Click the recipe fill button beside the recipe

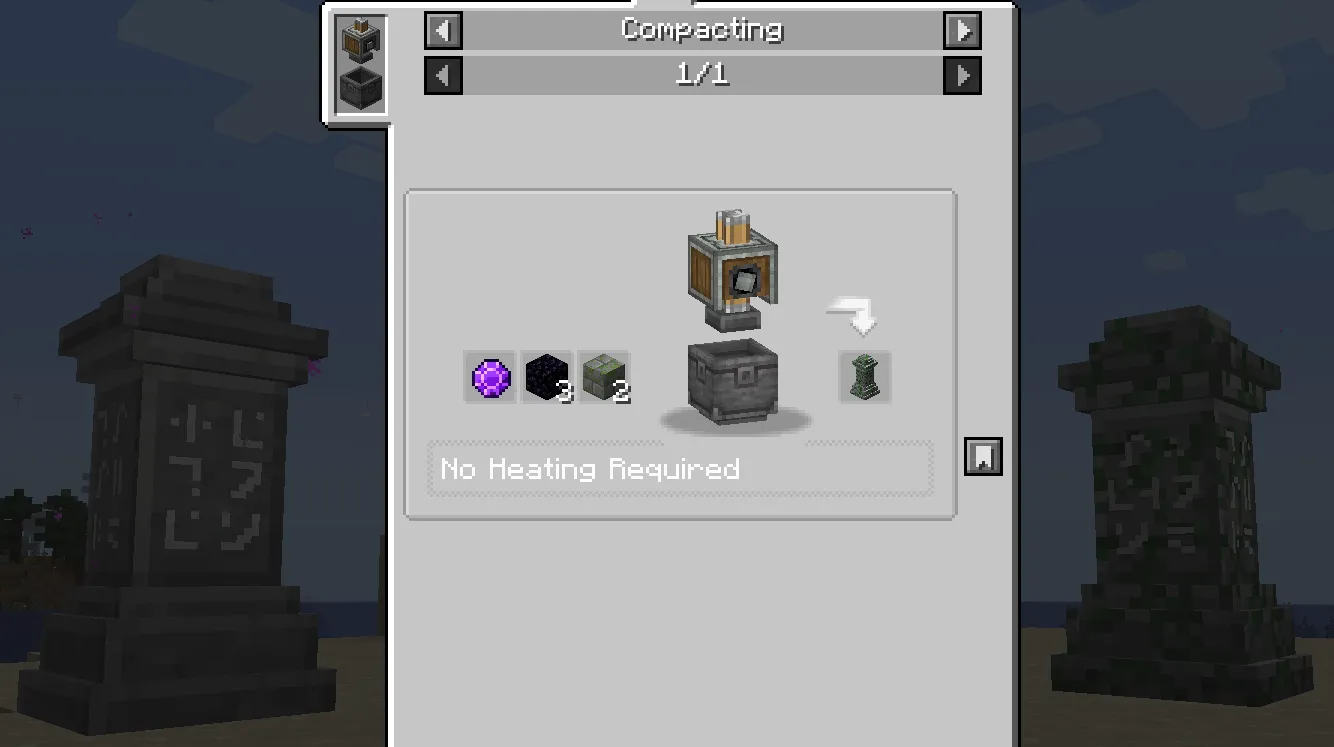[983, 456]
